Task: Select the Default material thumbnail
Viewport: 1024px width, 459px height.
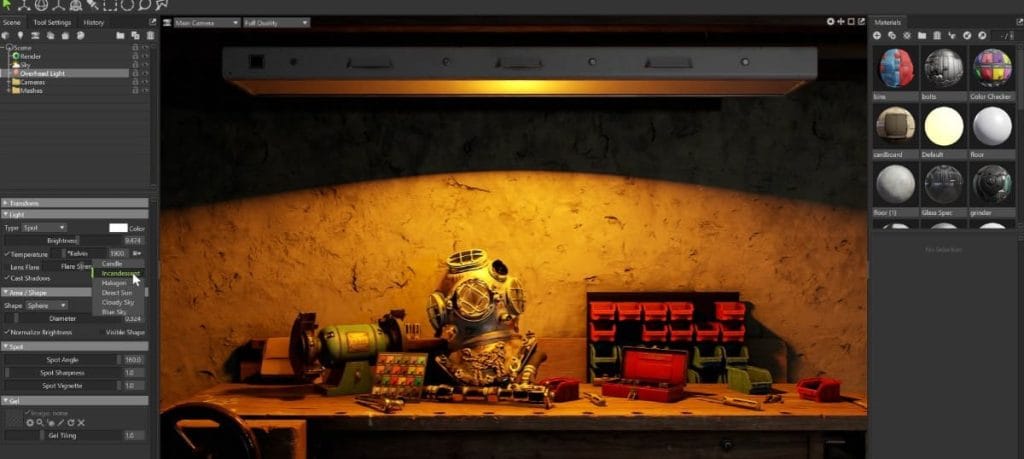Action: point(944,127)
